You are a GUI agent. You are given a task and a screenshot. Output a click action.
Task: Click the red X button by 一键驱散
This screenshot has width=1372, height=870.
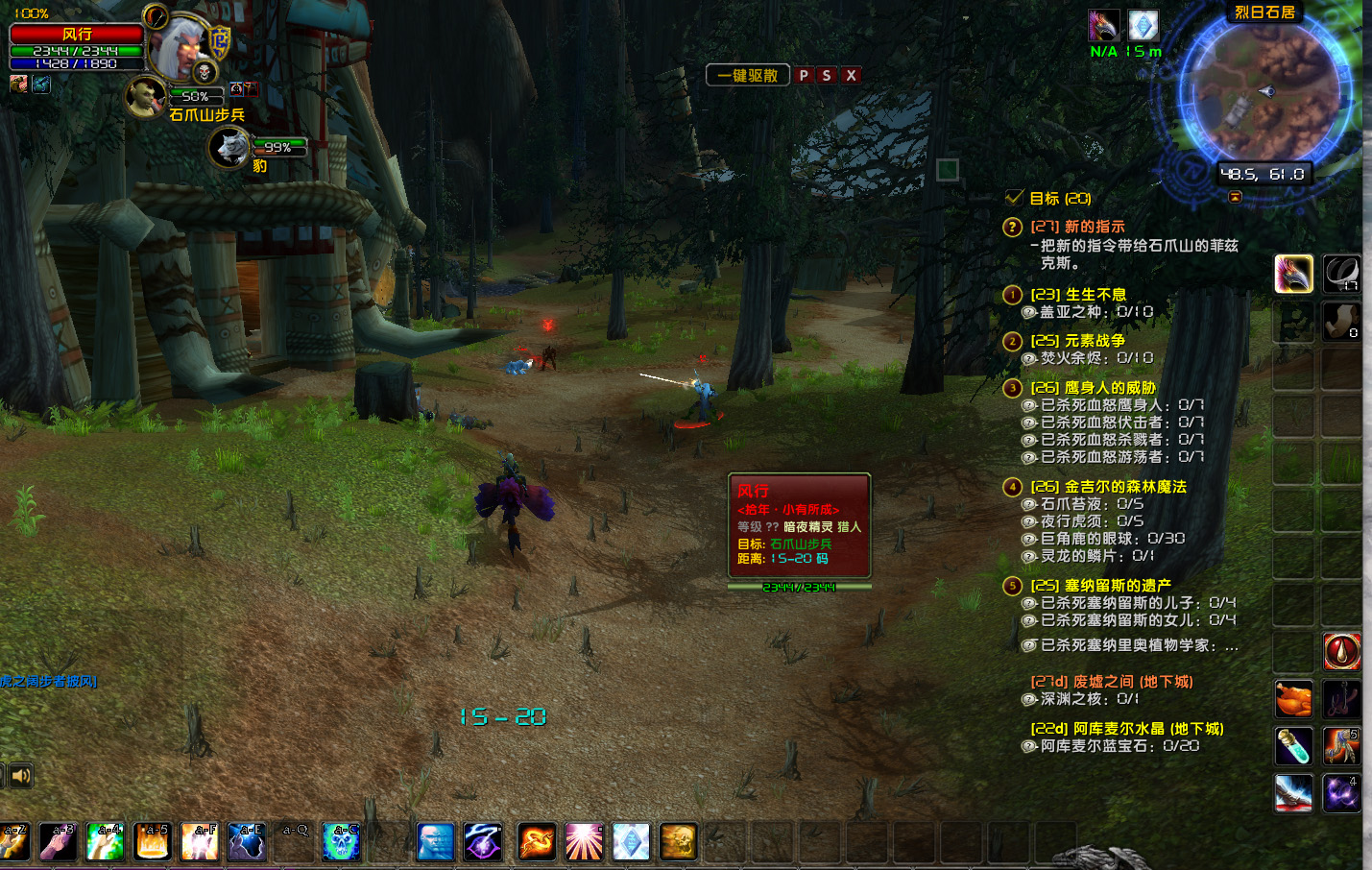tap(851, 75)
